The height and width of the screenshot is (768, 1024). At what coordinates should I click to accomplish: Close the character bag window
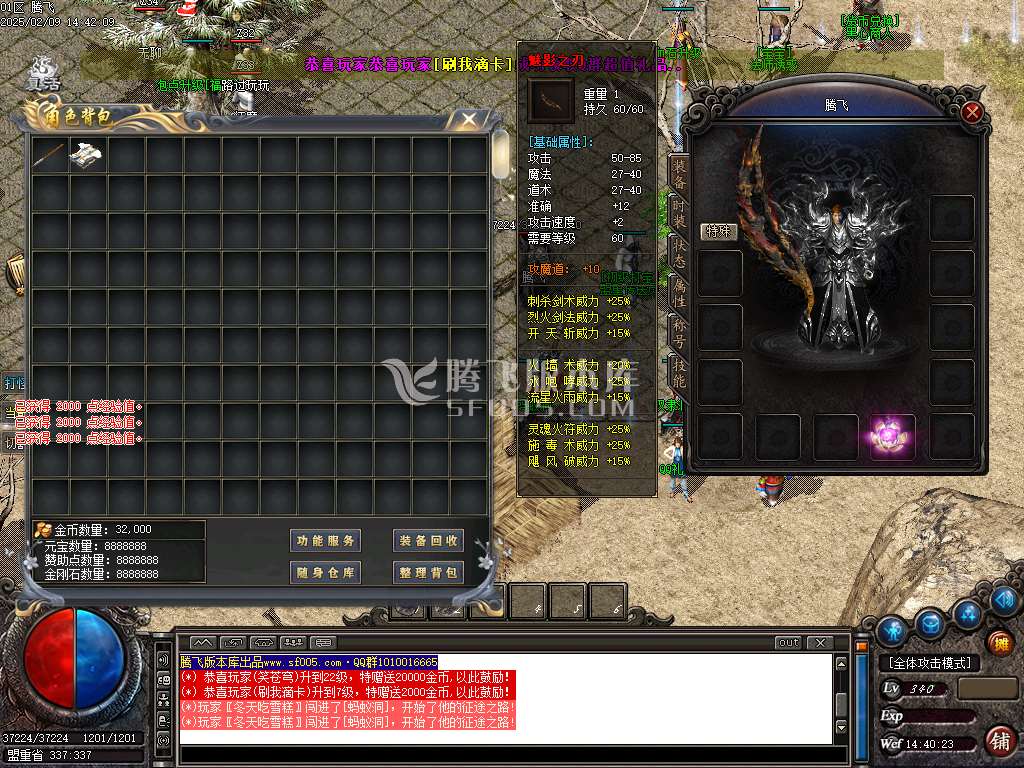click(x=468, y=120)
